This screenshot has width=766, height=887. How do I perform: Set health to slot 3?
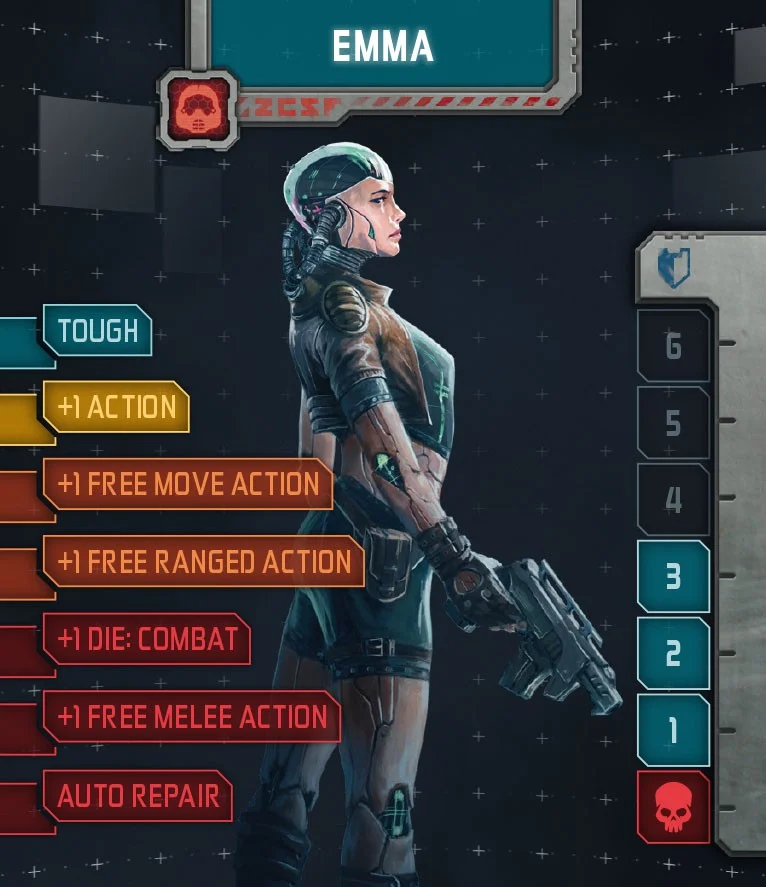click(x=673, y=576)
